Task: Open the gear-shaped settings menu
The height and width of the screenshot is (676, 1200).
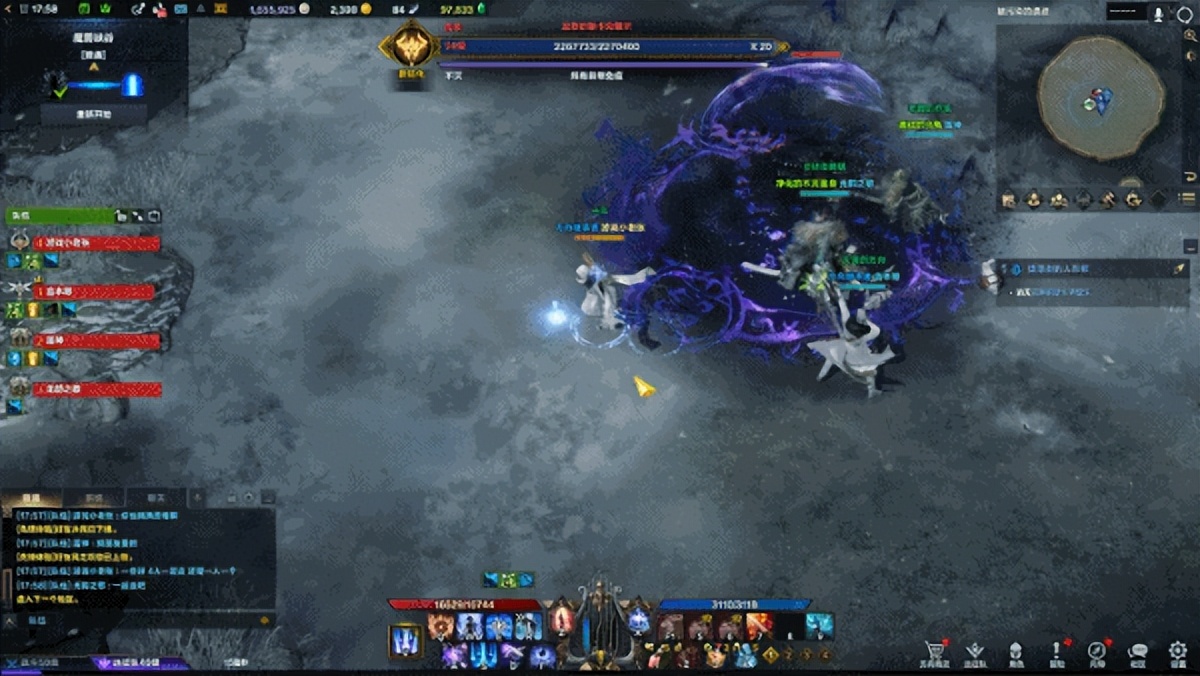Action: 1178,651
